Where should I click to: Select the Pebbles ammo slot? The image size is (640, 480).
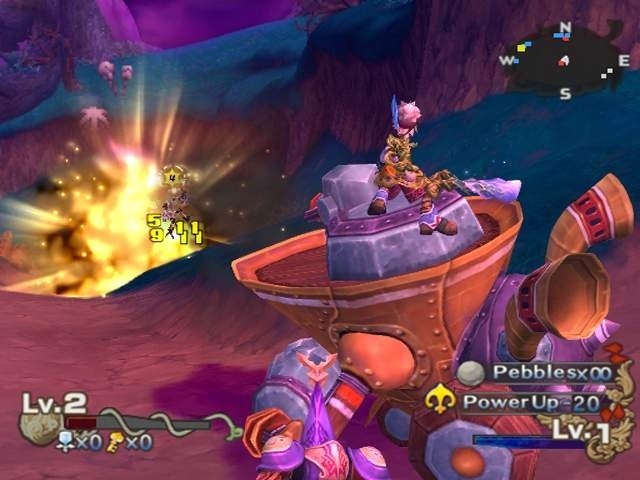click(537, 373)
